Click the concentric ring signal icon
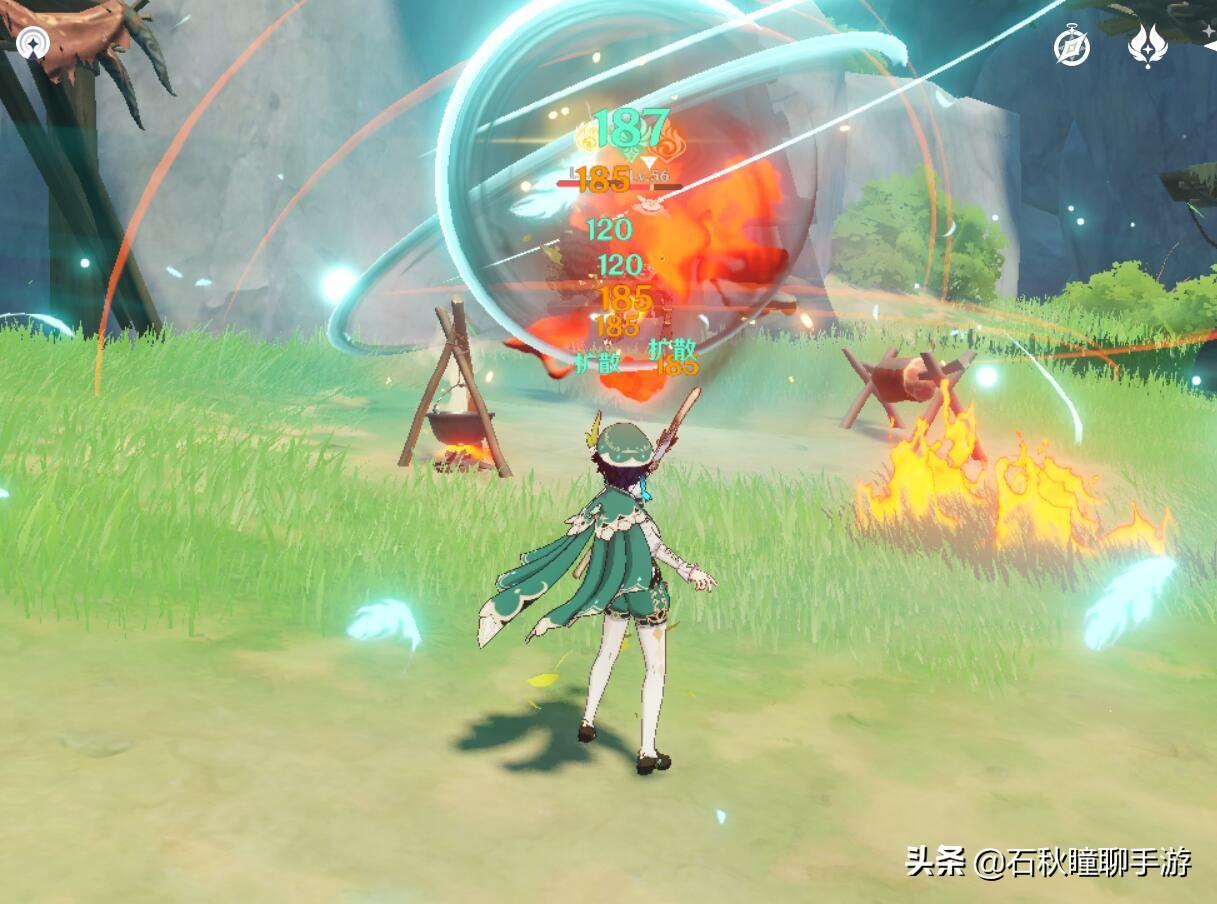The width and height of the screenshot is (1217, 904). (x=33, y=43)
